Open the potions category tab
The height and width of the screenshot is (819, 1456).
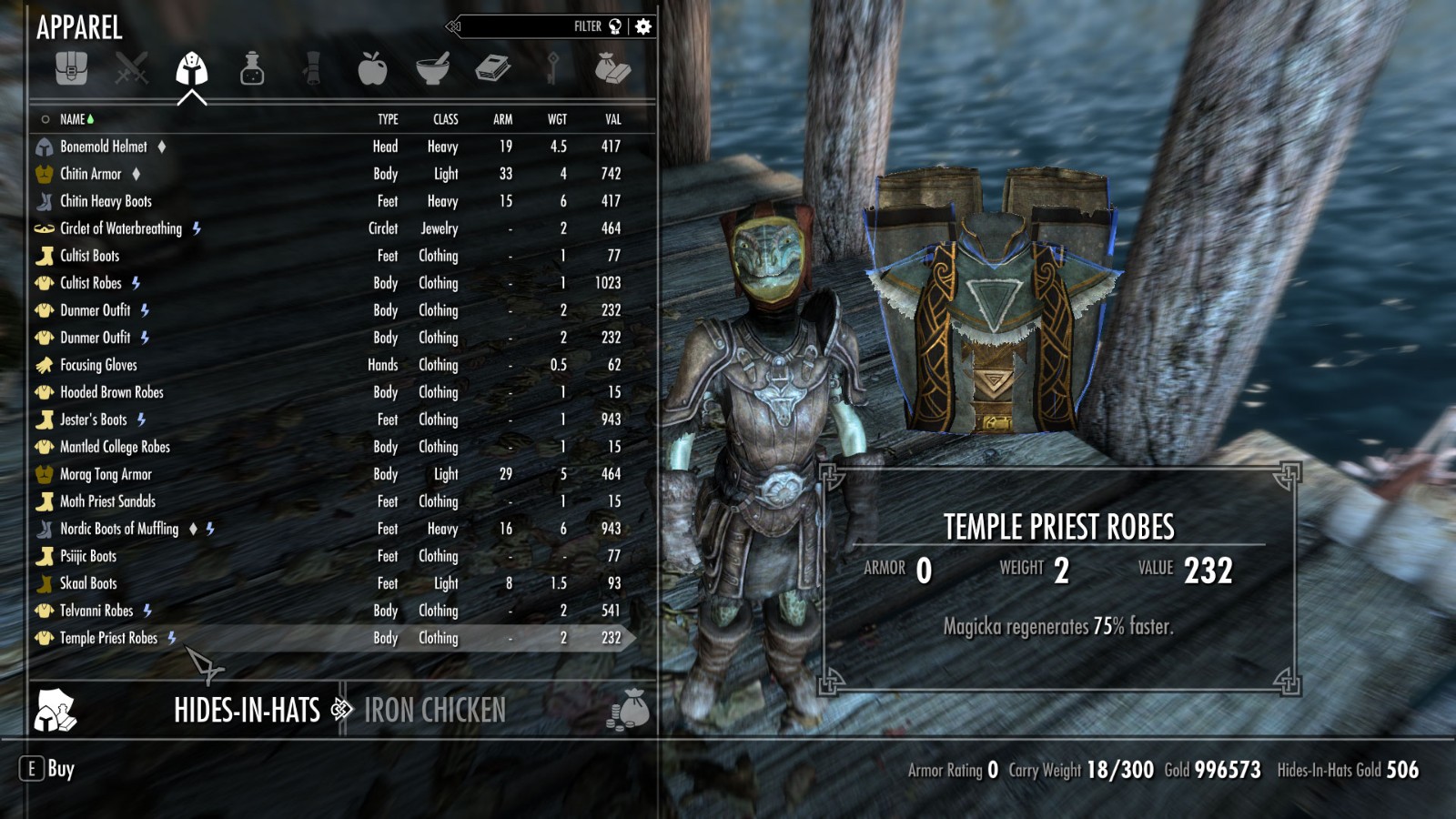(252, 68)
